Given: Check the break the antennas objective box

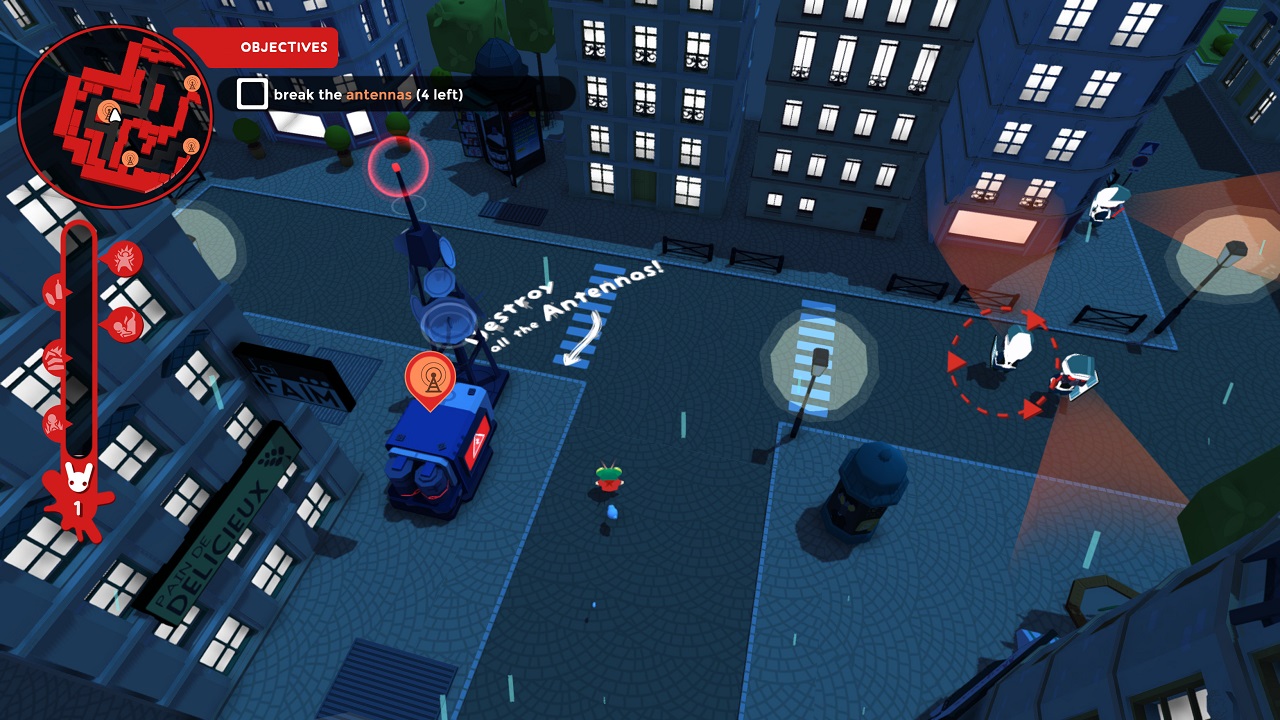Looking at the screenshot, I should point(250,94).
